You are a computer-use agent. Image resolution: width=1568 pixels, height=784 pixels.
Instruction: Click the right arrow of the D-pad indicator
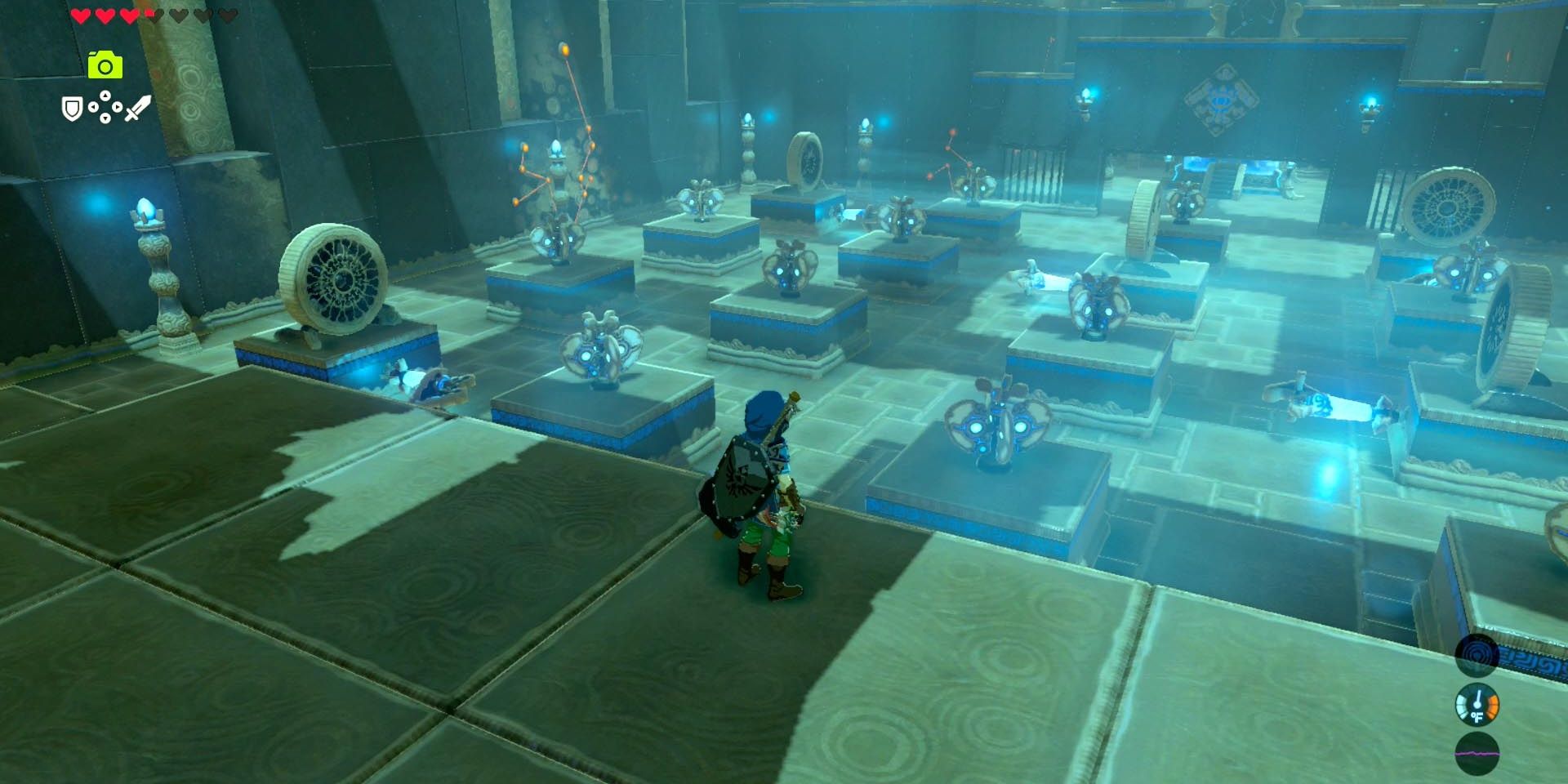click(x=117, y=107)
